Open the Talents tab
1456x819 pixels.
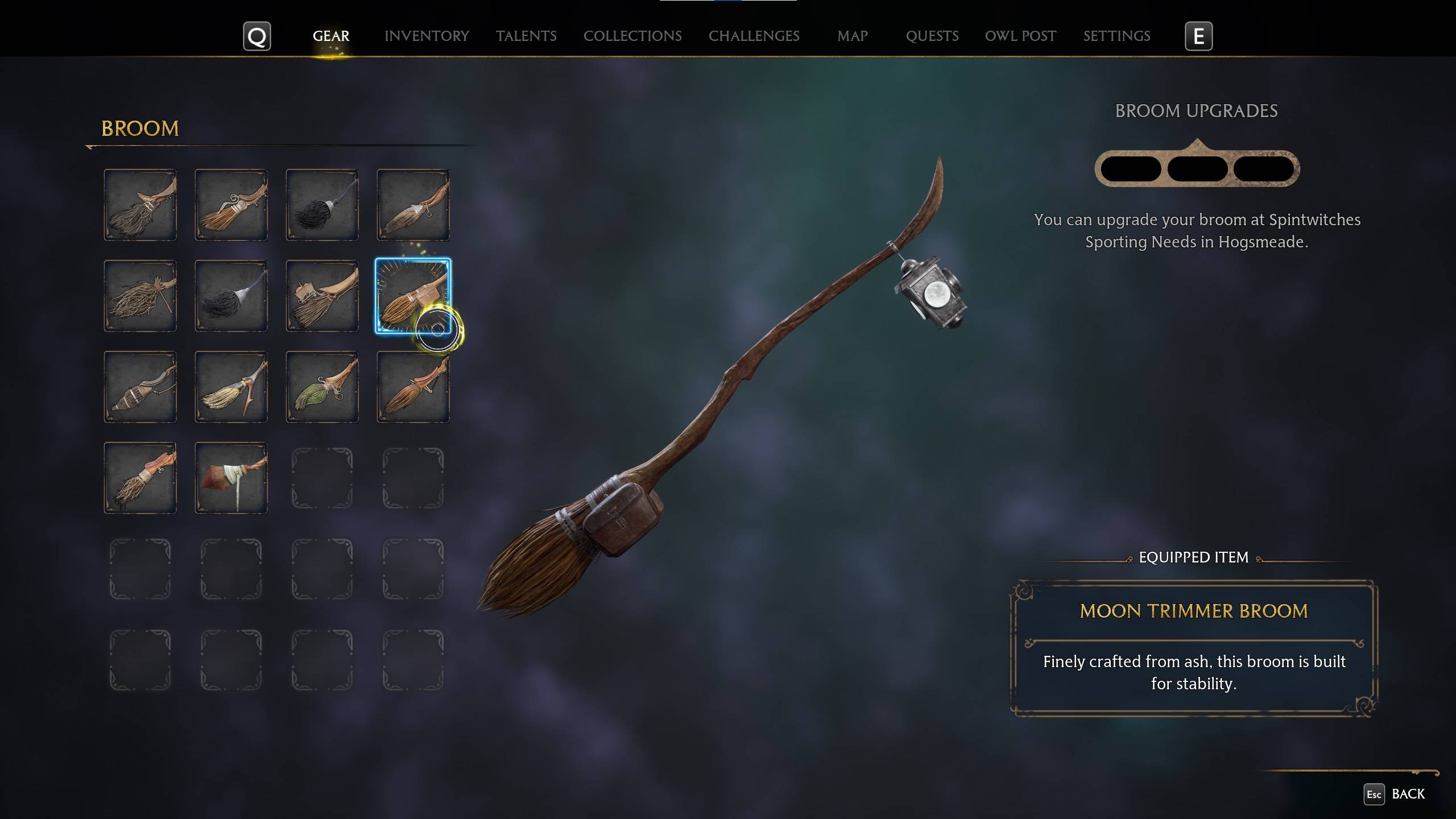pos(526,36)
